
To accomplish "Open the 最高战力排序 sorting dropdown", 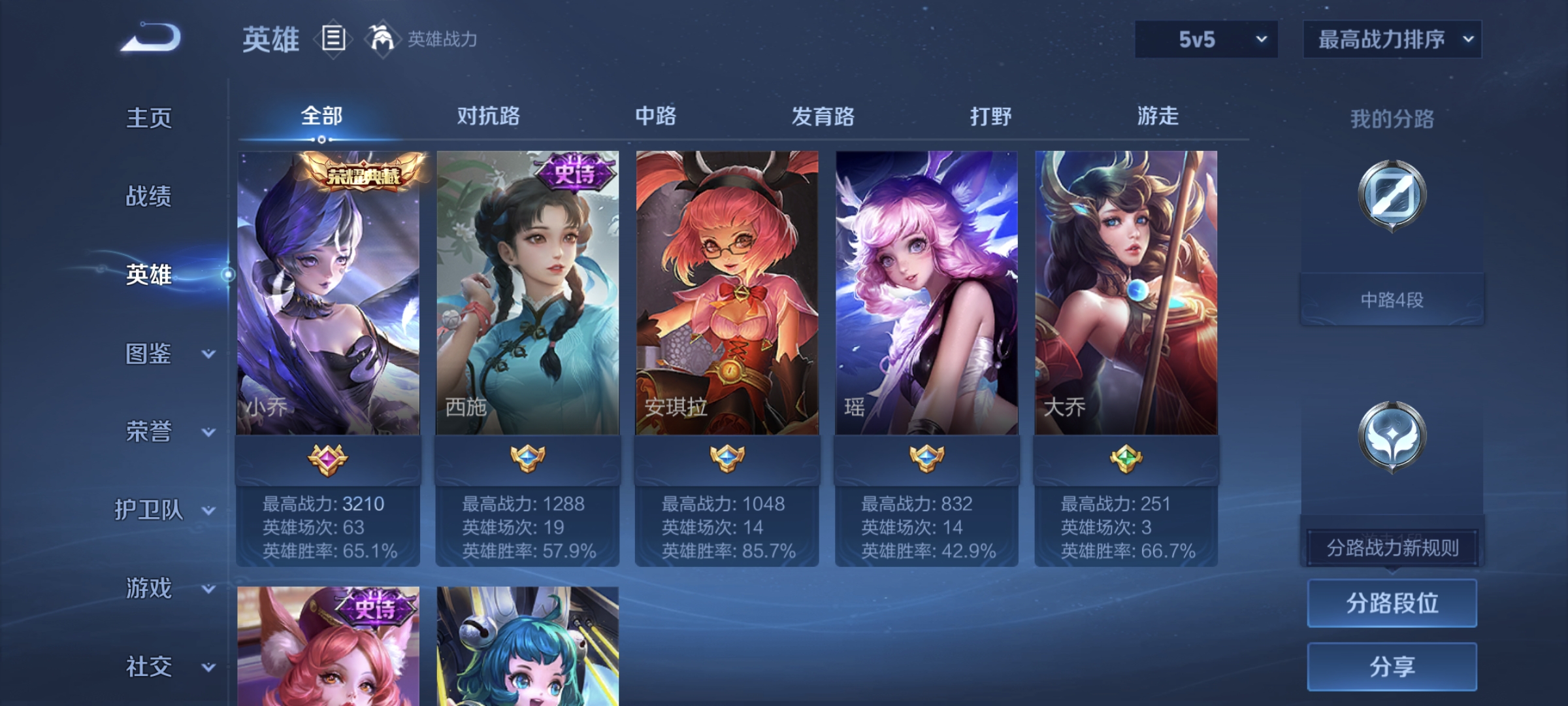I will click(1392, 39).
